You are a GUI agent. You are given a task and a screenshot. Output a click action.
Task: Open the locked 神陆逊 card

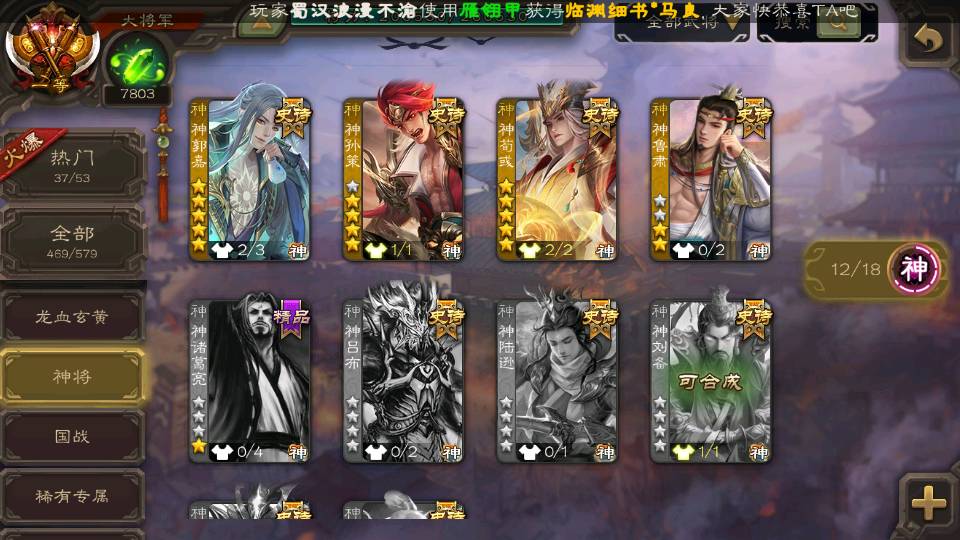pyautogui.click(x=557, y=381)
